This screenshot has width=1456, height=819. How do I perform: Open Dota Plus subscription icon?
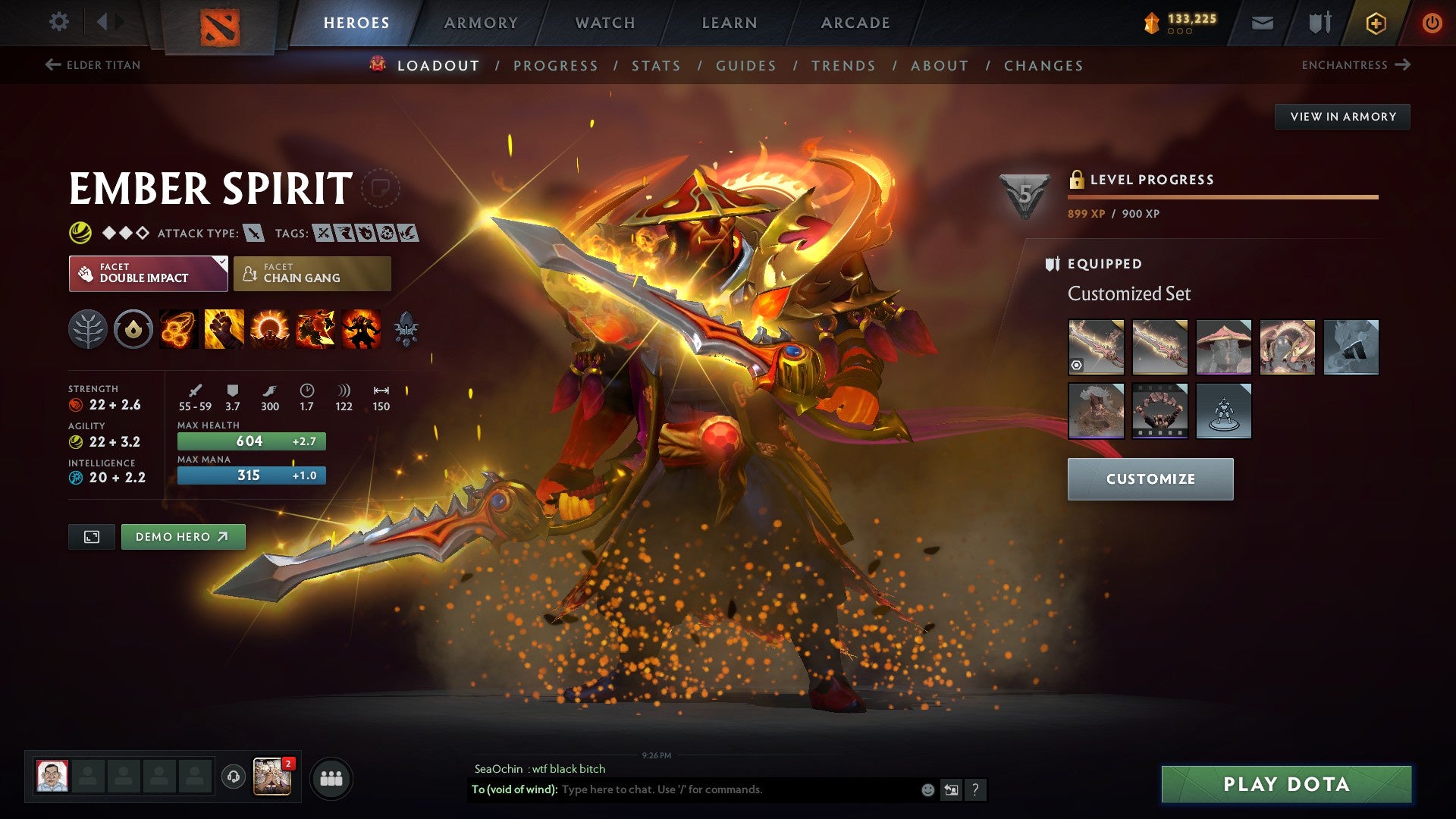coord(1375,22)
